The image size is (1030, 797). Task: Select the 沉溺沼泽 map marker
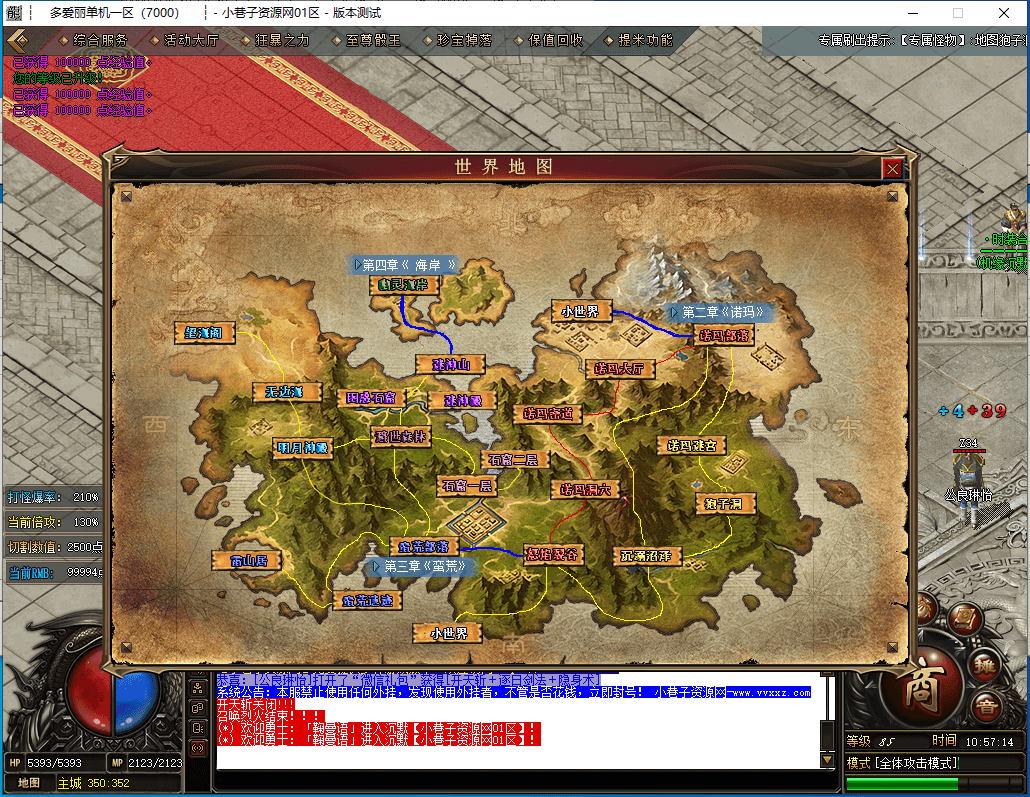645,555
